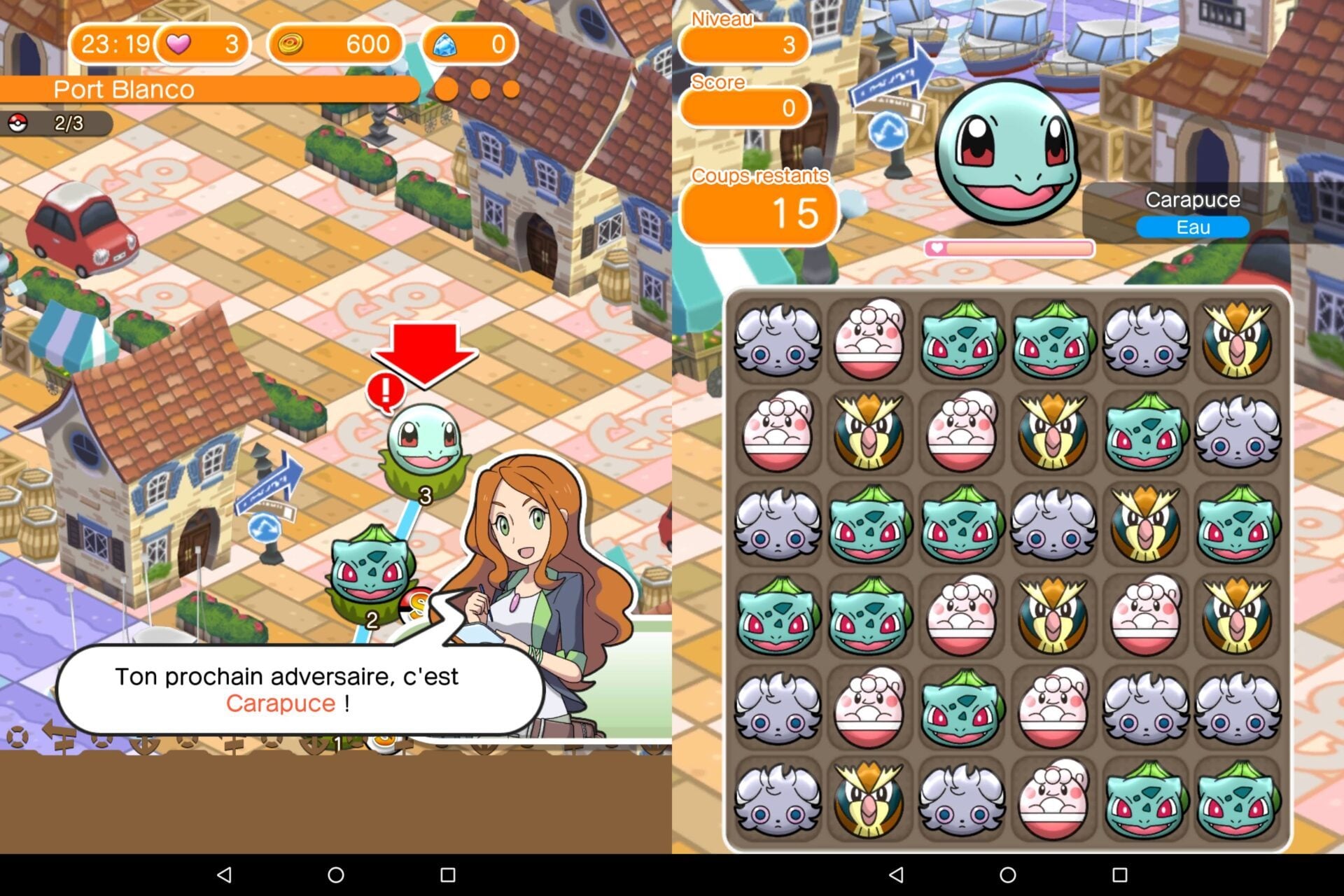Screen dimensions: 1344x896
Task: Tap Android home button under the puzzle board
Action: click(1008, 875)
